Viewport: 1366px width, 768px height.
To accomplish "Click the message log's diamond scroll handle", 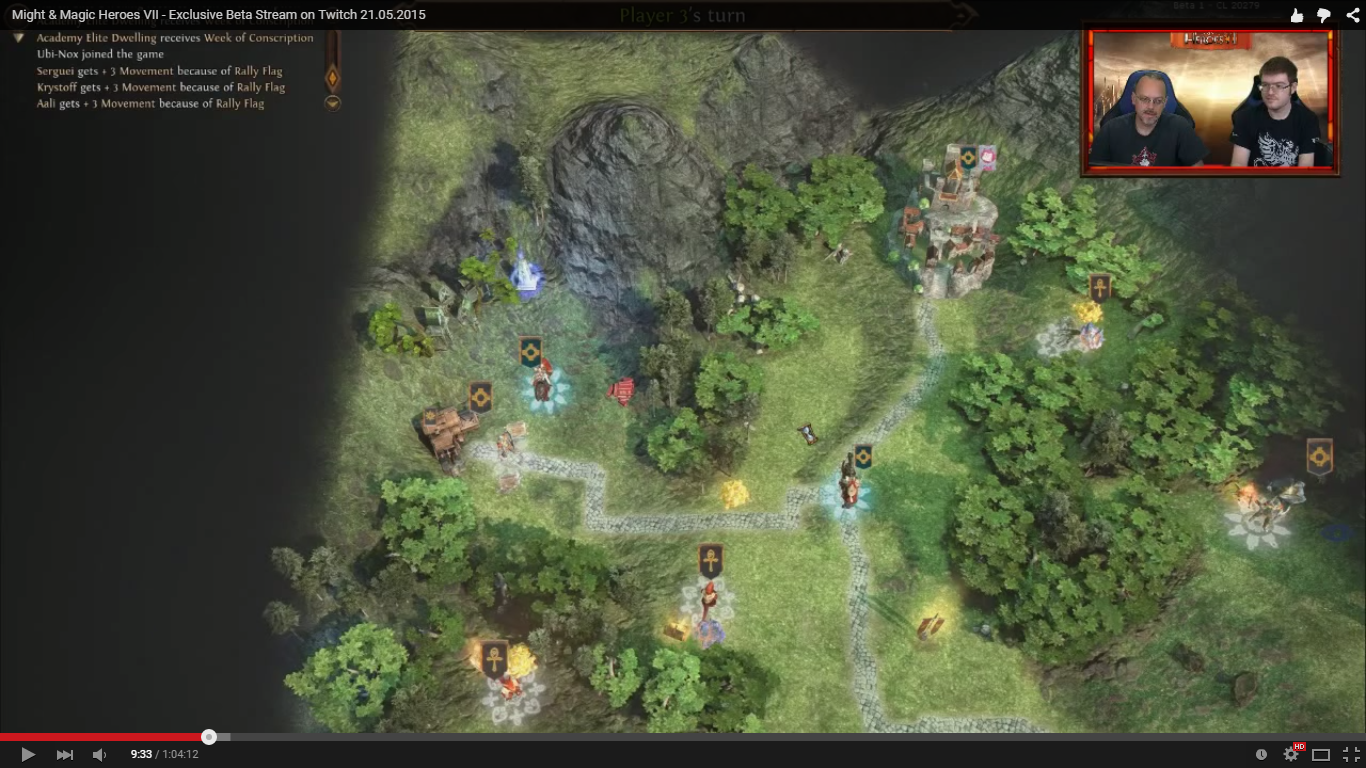I will point(333,77).
